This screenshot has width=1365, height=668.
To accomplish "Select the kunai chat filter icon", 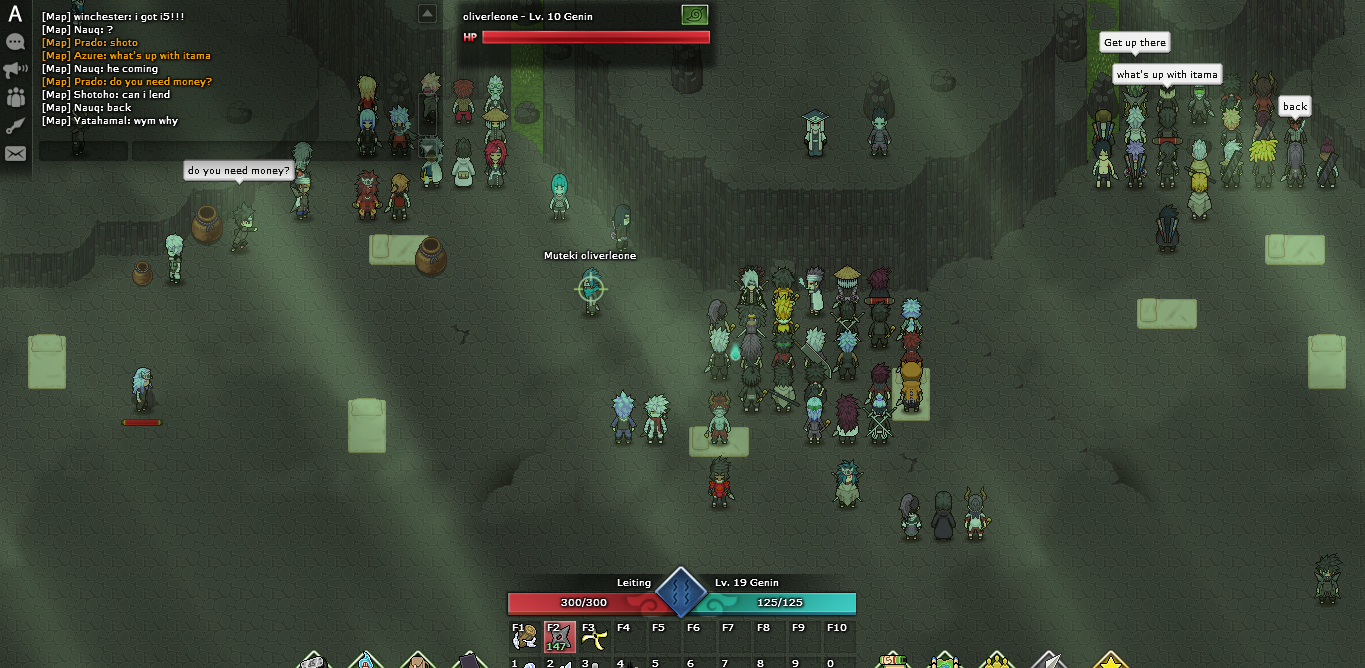I will [15, 126].
